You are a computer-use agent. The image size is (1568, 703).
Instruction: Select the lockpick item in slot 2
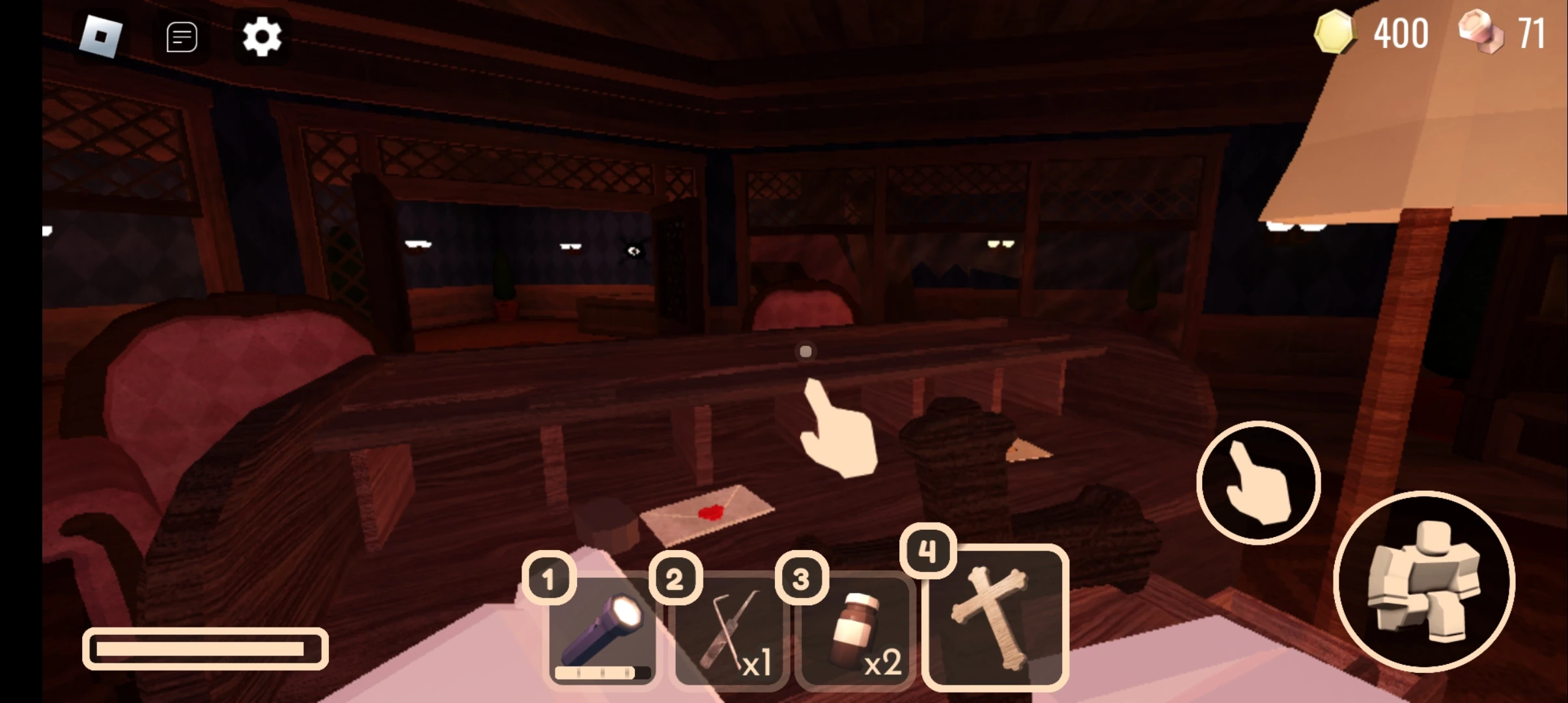coord(728,635)
